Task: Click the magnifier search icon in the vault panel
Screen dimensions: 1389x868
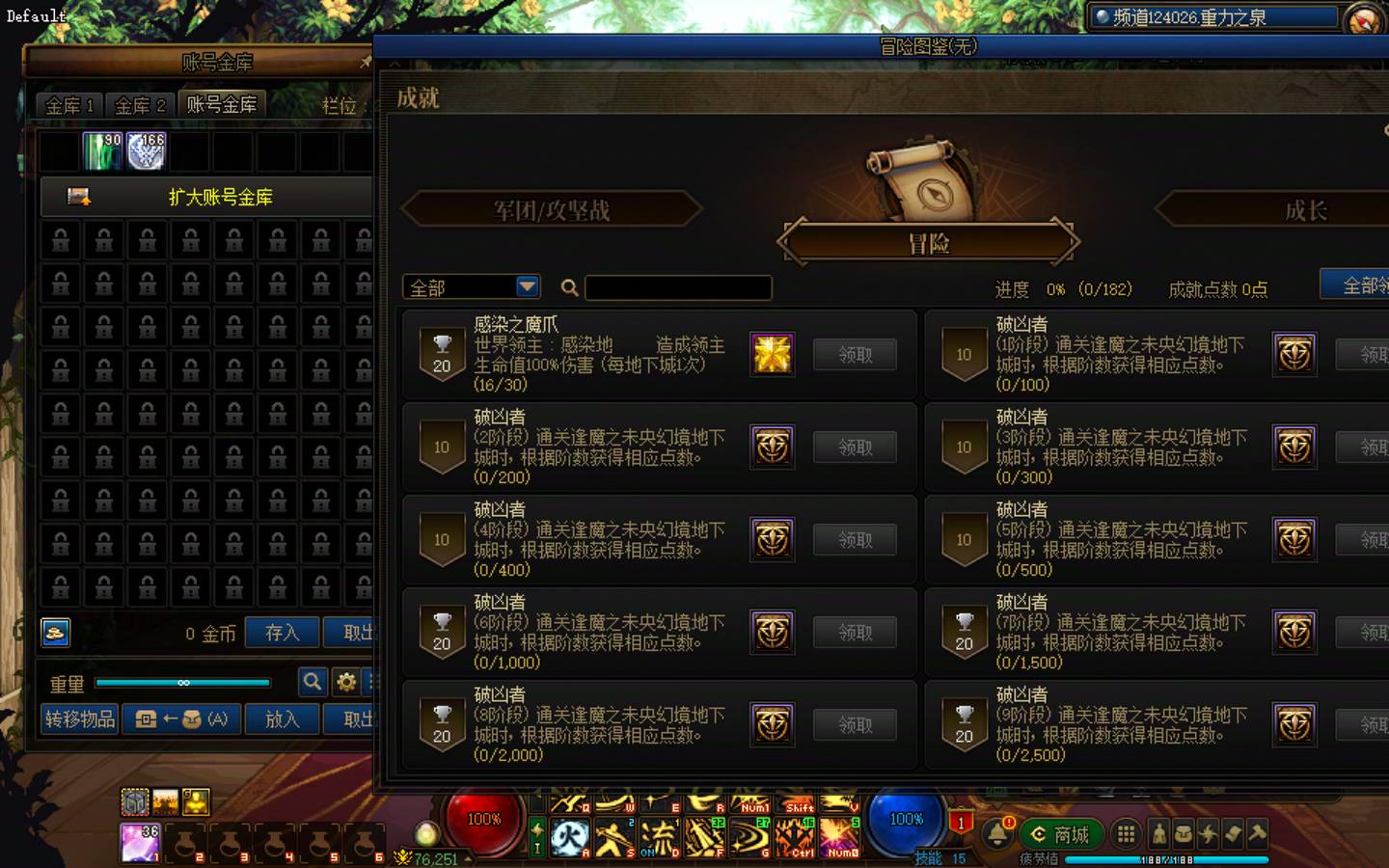Action: coord(313,682)
